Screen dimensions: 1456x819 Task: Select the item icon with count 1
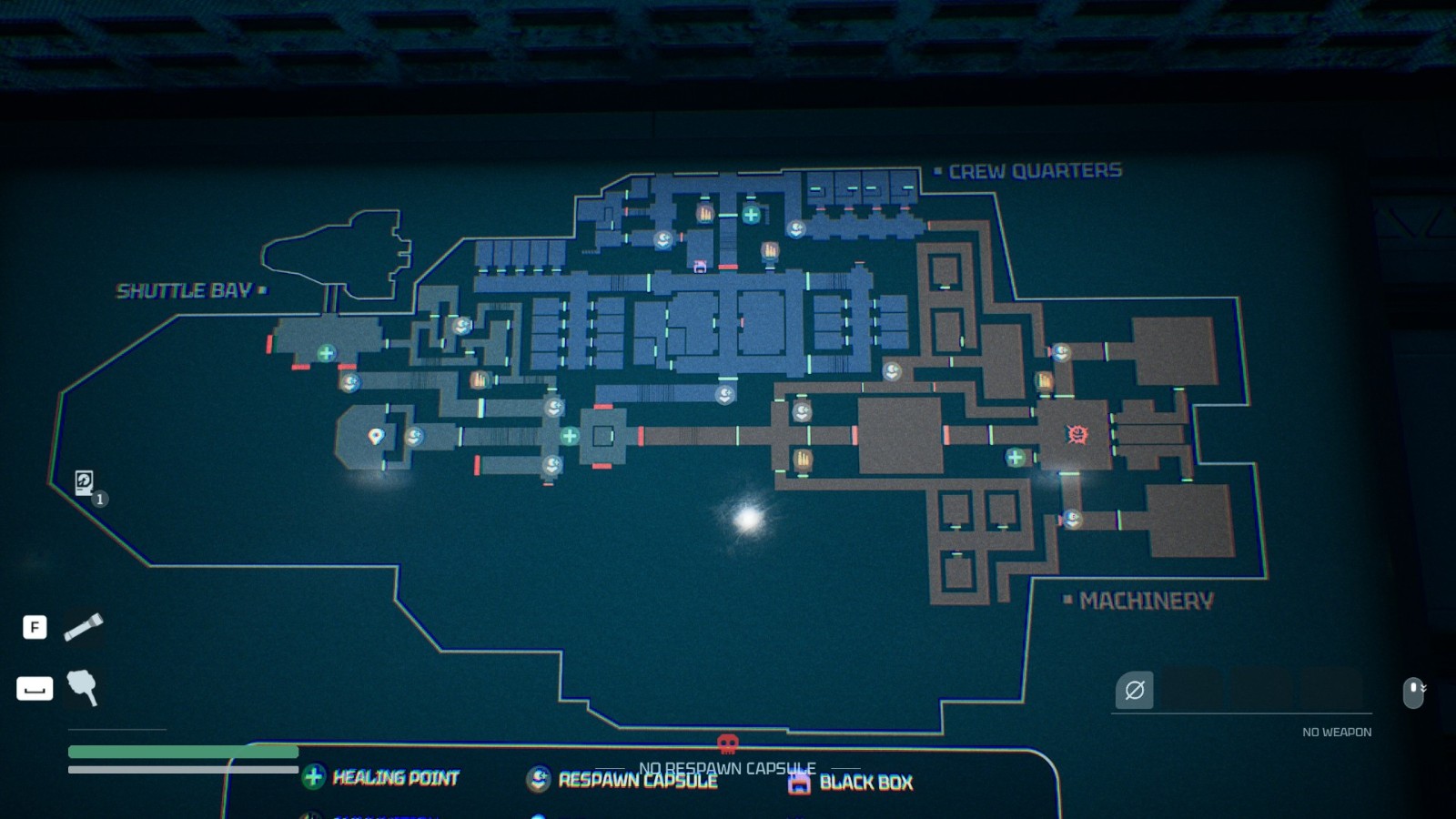[x=85, y=482]
